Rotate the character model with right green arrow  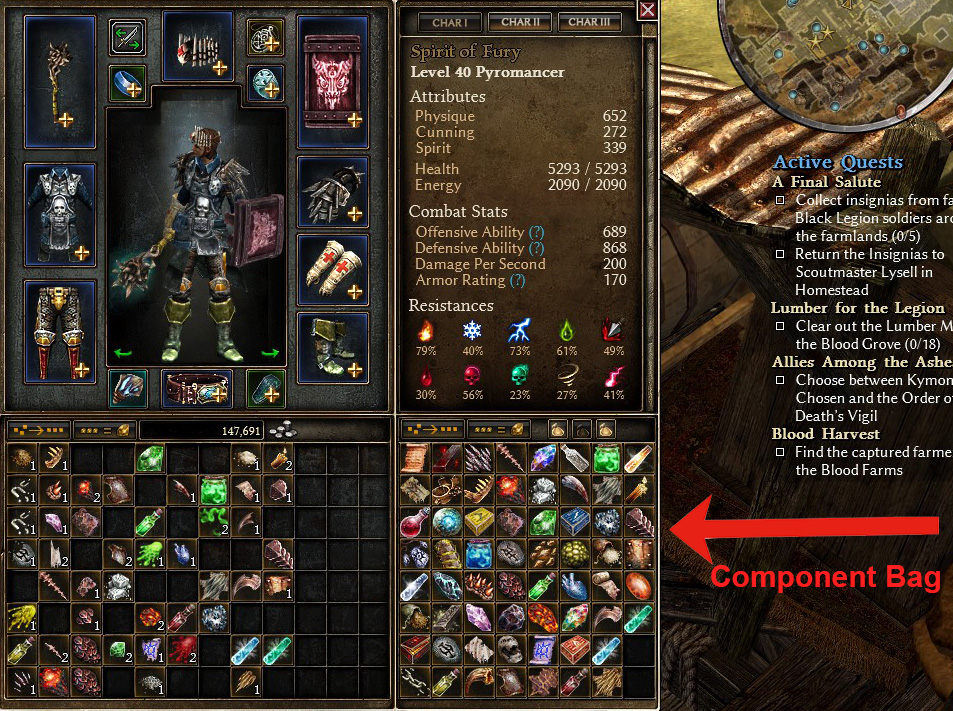[268, 352]
